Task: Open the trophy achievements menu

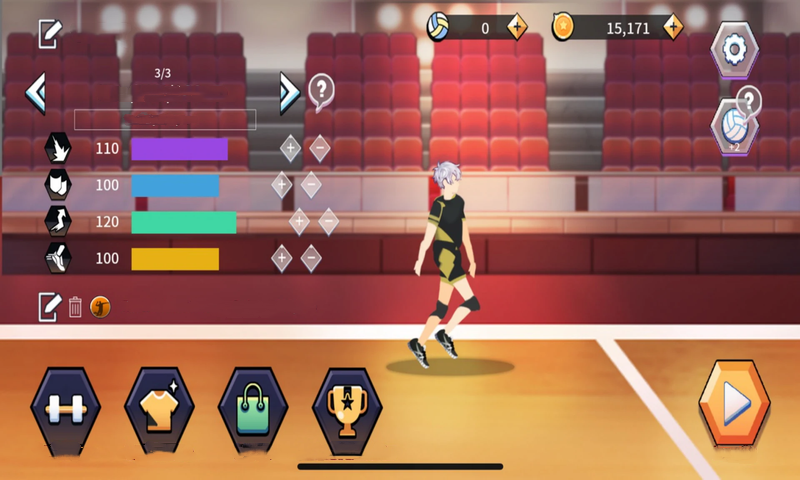Action: click(346, 409)
